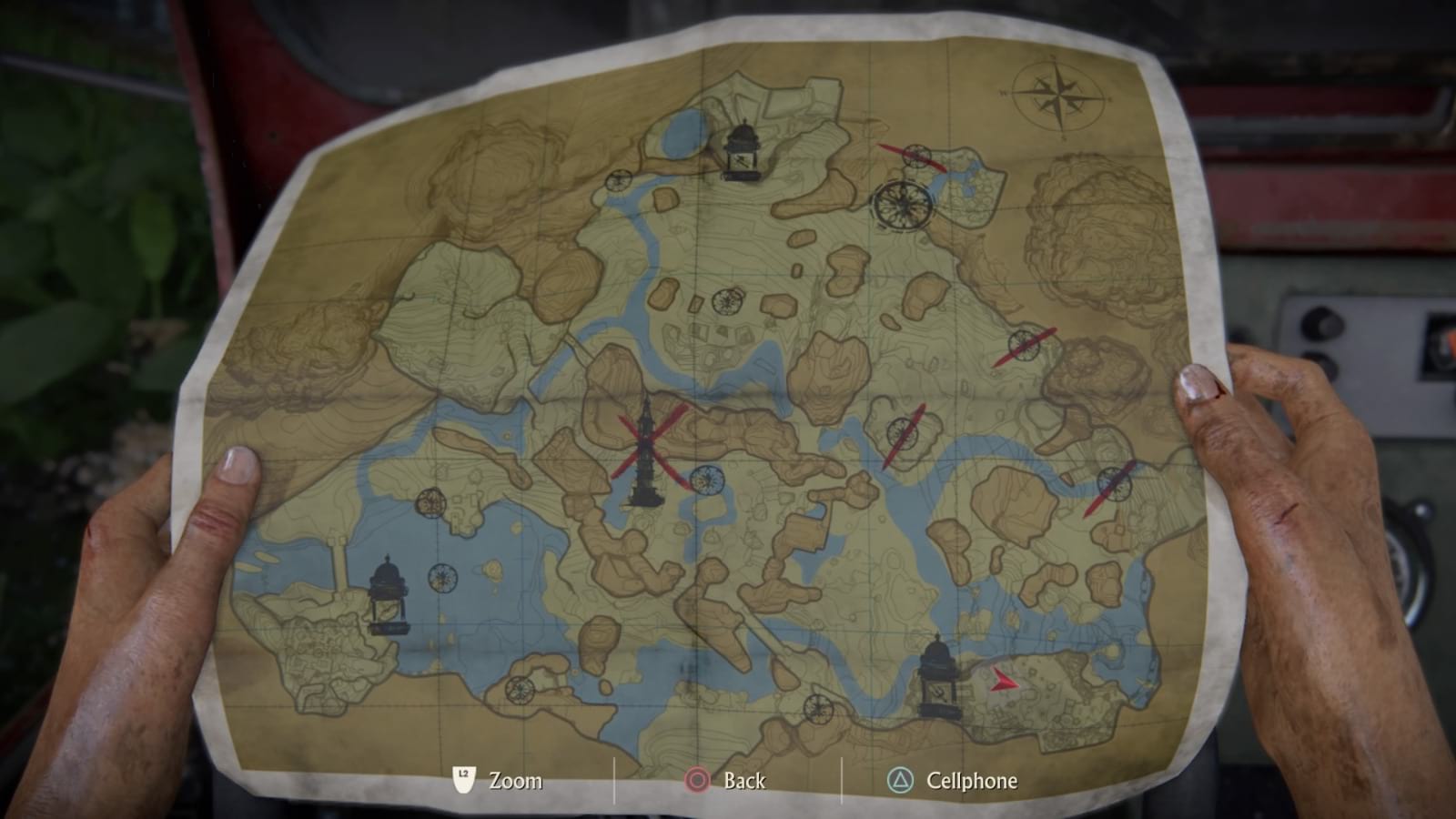This screenshot has height=819, width=1456.
Task: Click the Zoom label at the bottom bar
Action: click(514, 780)
